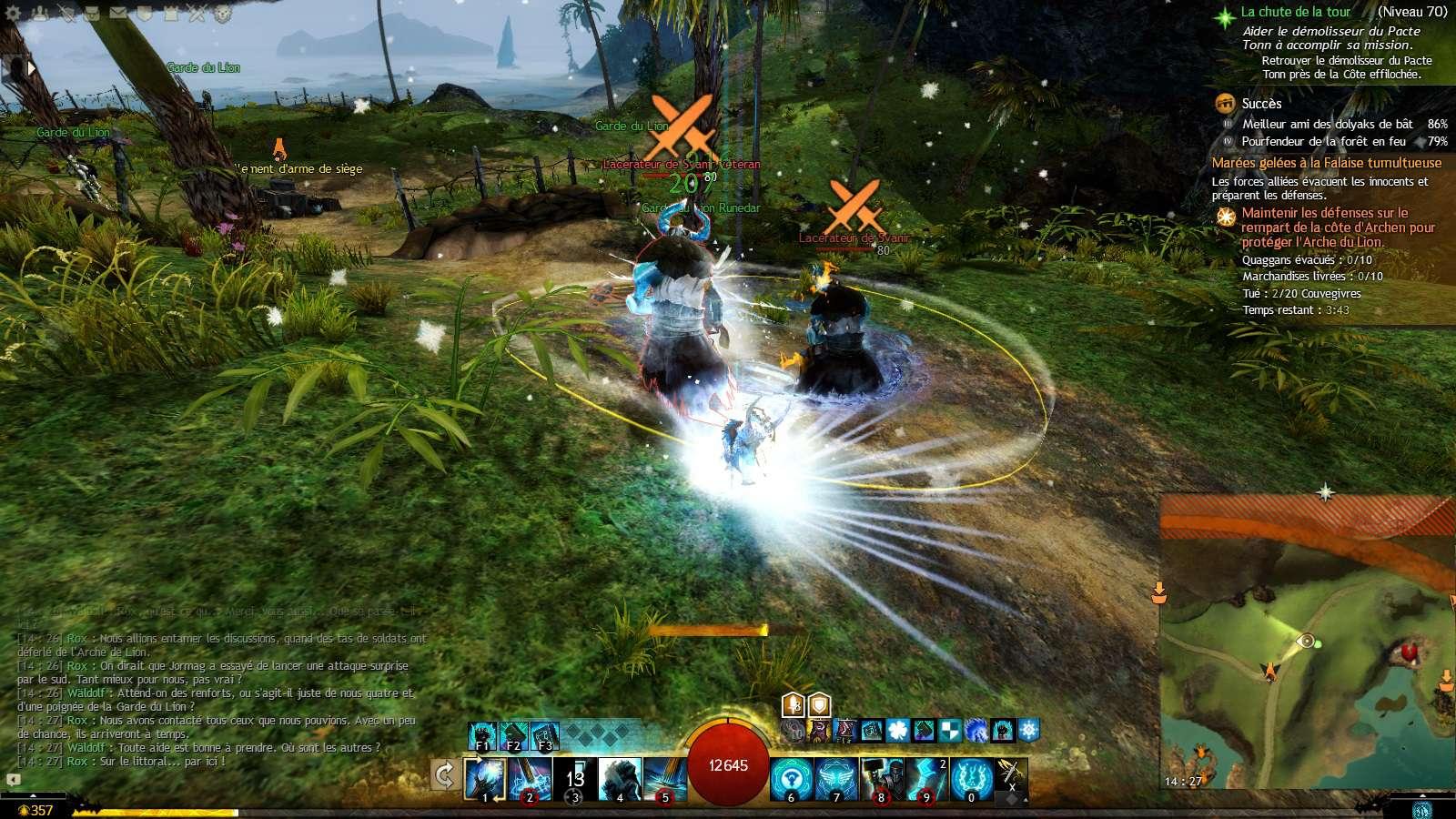Activate weapon skill in slot 1
Viewport: 1456px width, 819px height.
click(484, 779)
